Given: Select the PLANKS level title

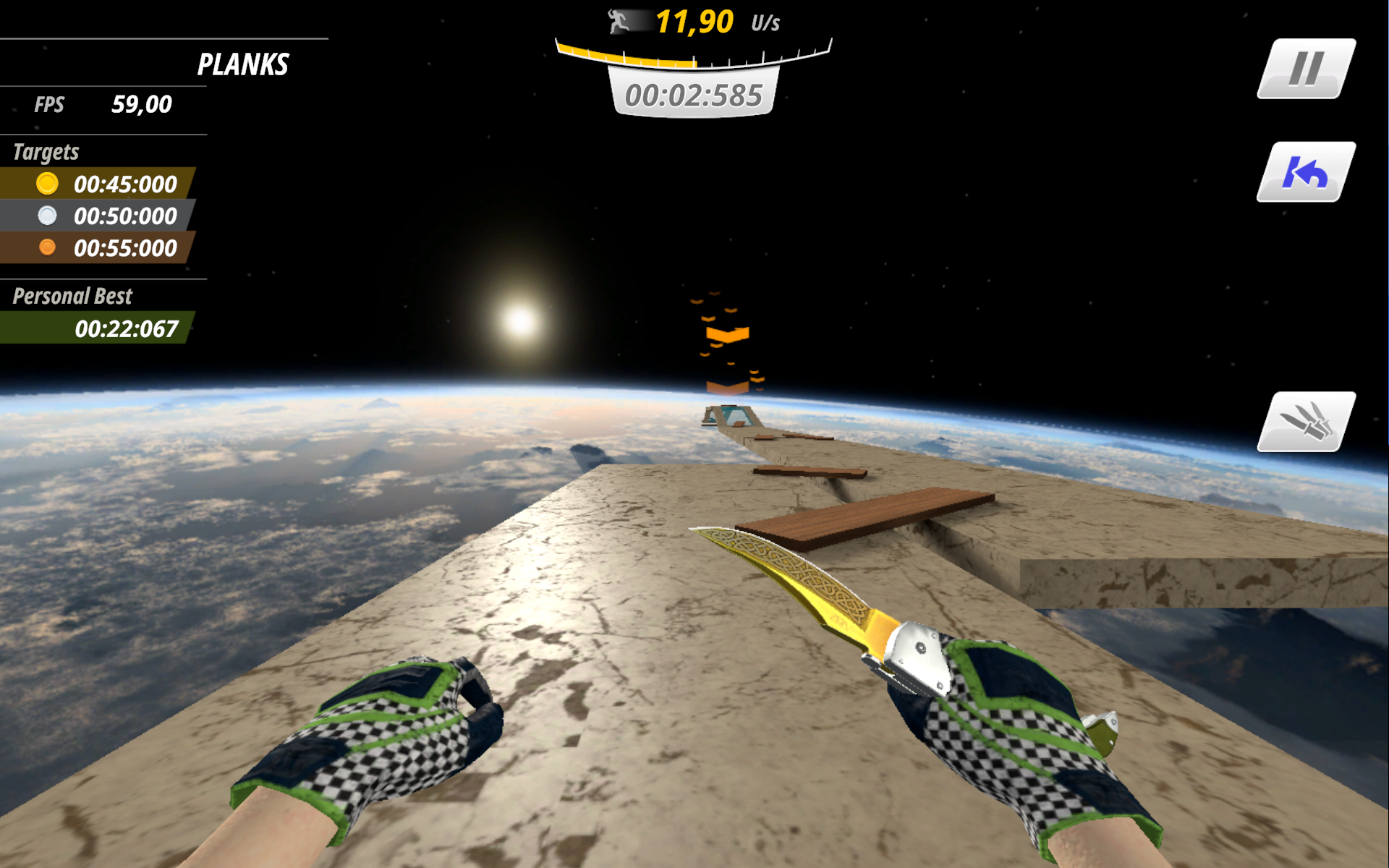Looking at the screenshot, I should pyautogui.click(x=243, y=64).
